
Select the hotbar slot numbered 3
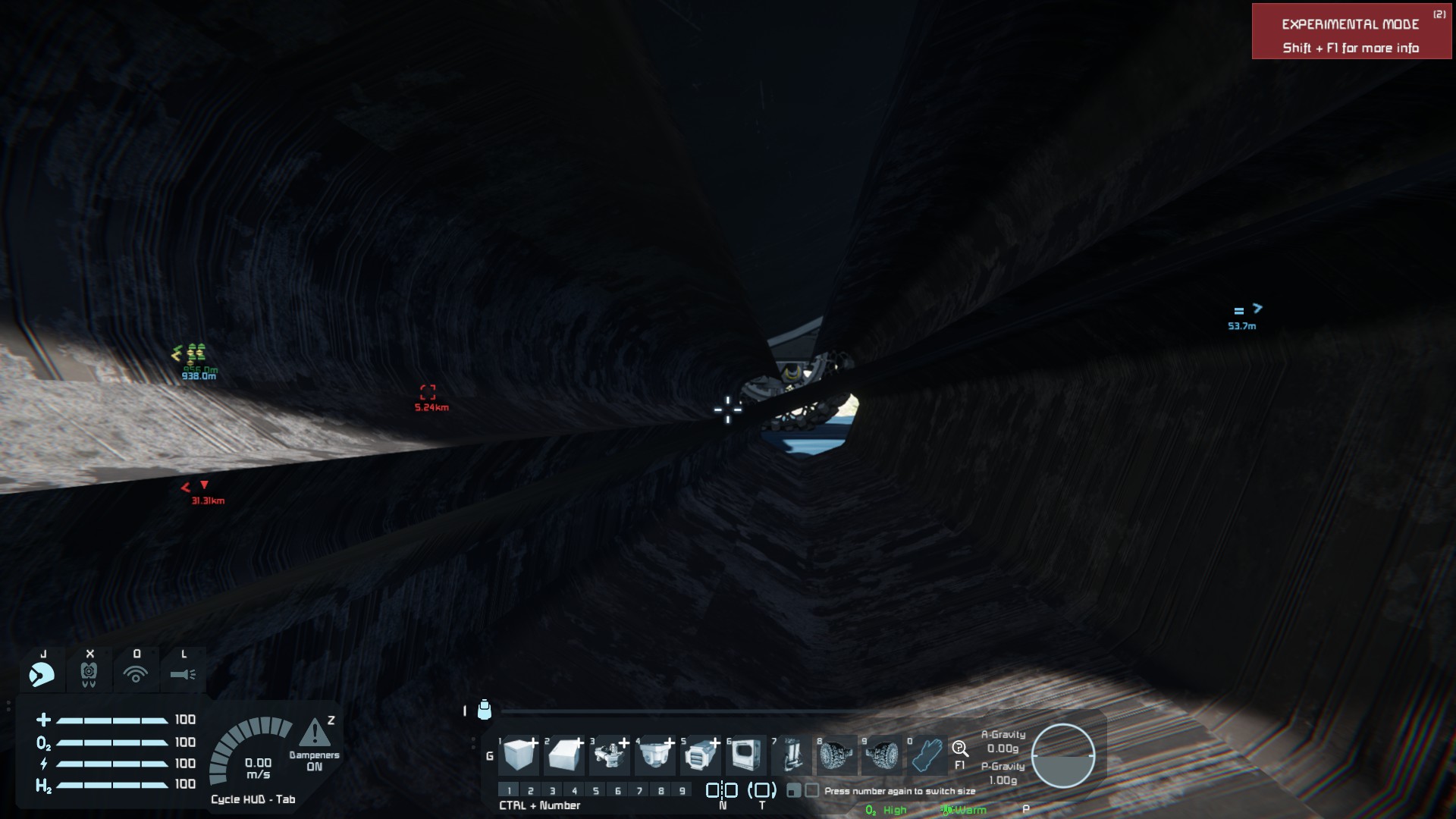point(610,755)
